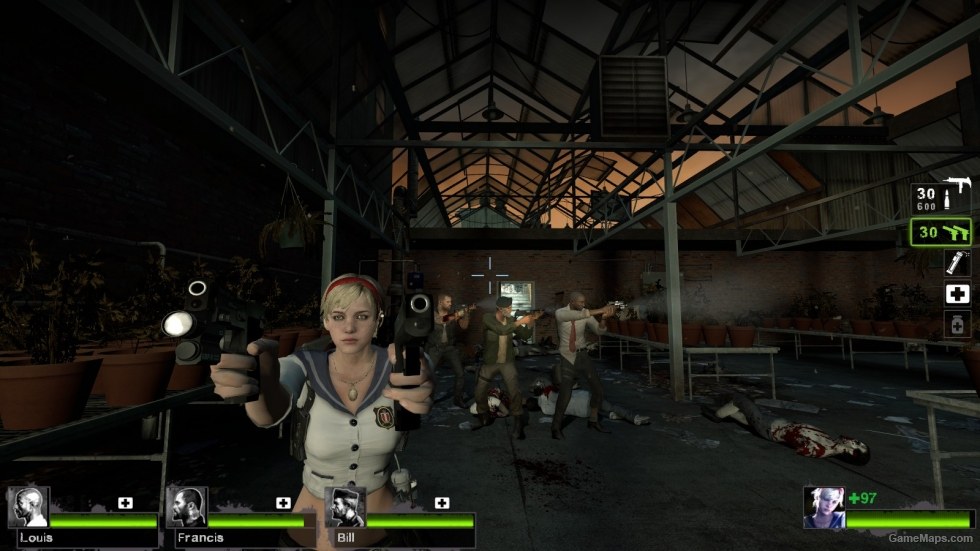Image resolution: width=980 pixels, height=551 pixels.
Task: Equip the pipe bomb throwable
Action: [x=957, y=262]
